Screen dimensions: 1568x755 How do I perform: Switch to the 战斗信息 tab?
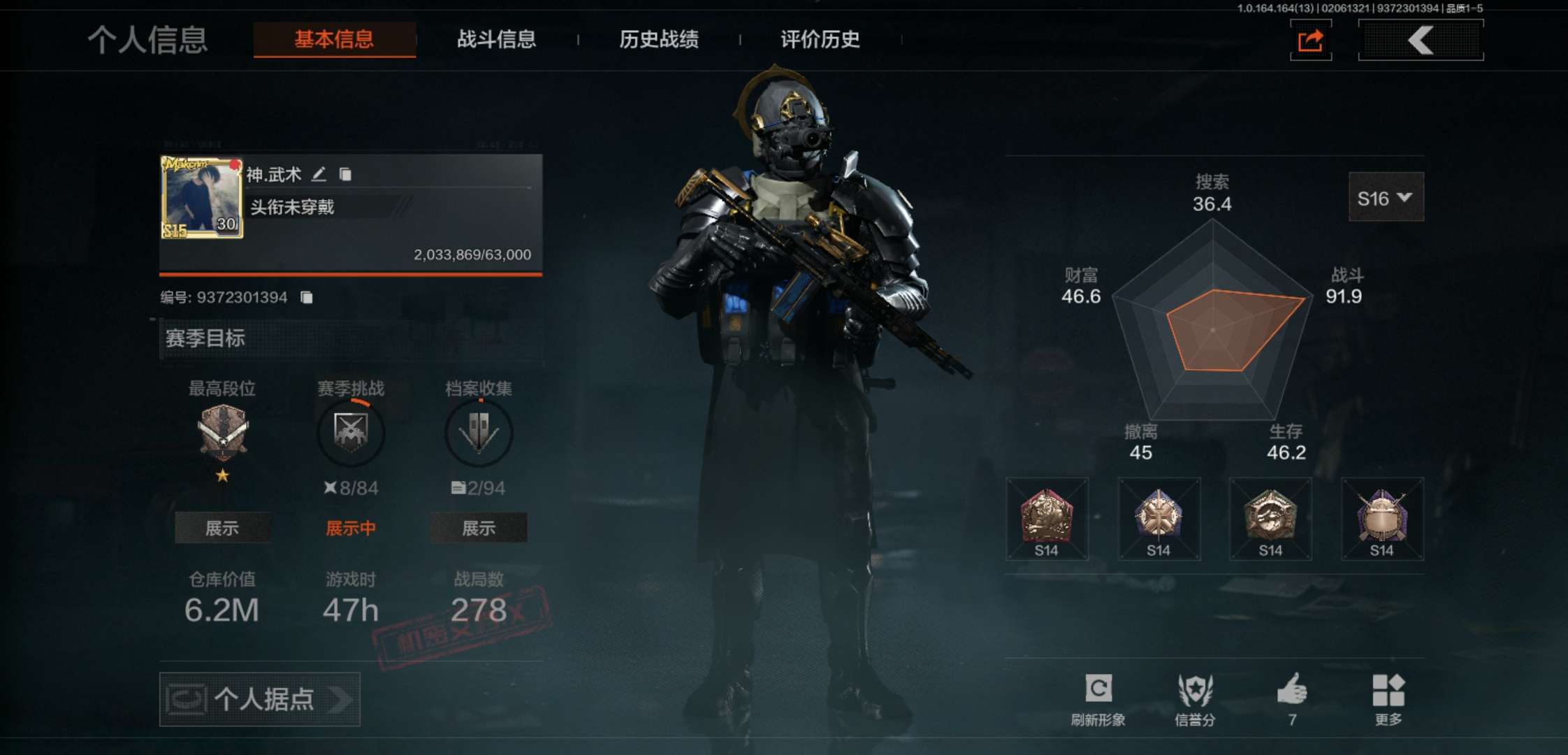[x=496, y=39]
